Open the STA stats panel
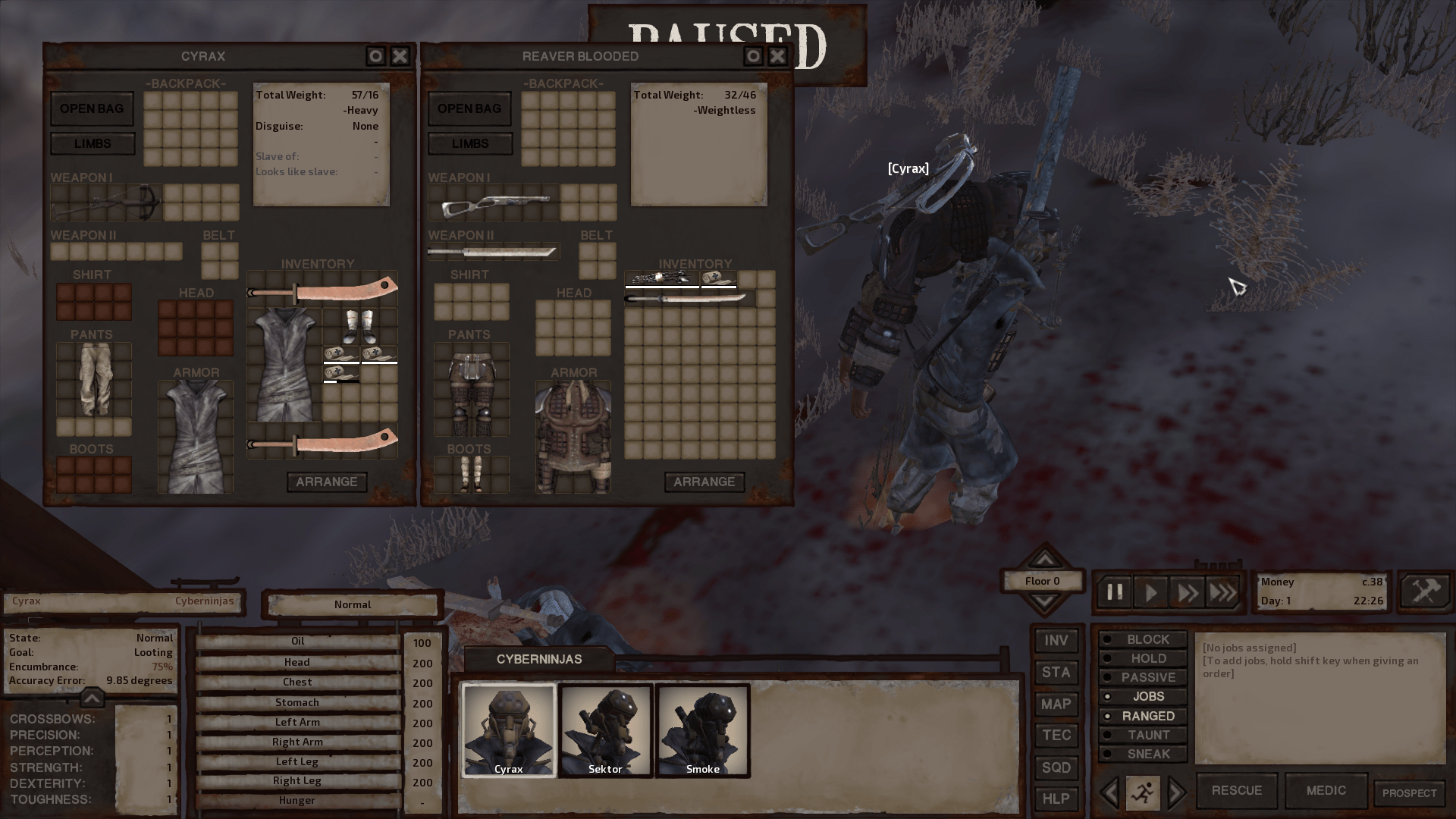Screen dimensions: 1456x819 (1056, 672)
